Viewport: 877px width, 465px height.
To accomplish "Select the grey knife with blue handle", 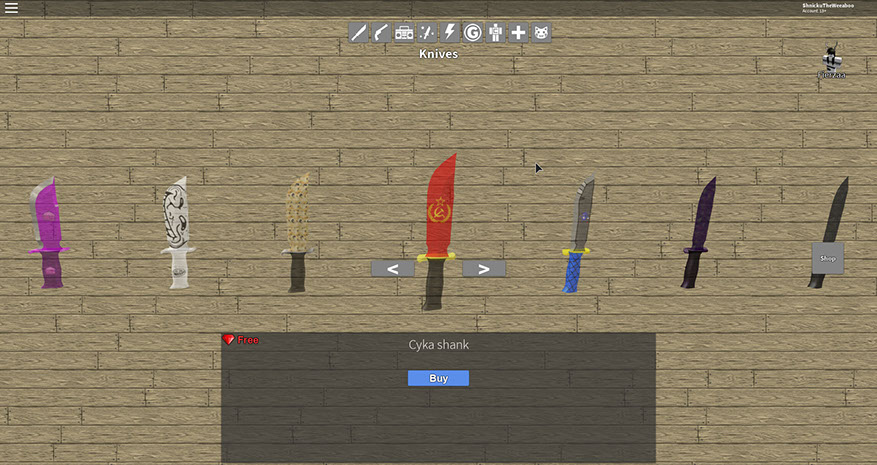I will click(577, 235).
